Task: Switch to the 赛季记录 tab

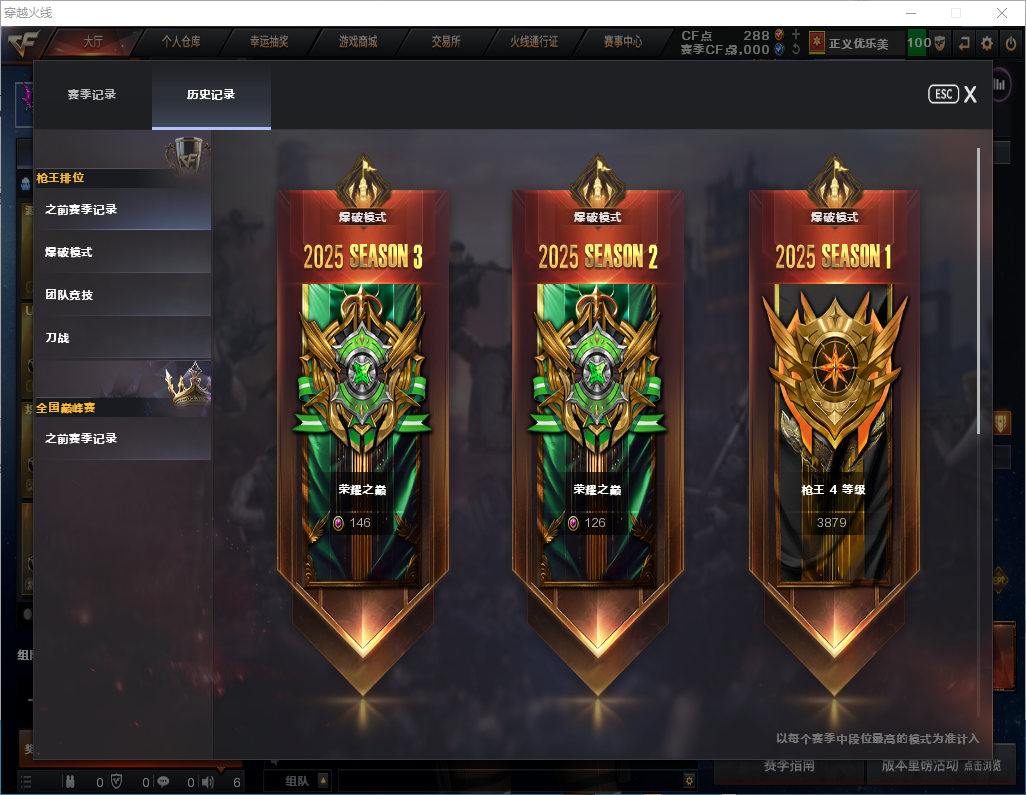Action: click(x=92, y=95)
